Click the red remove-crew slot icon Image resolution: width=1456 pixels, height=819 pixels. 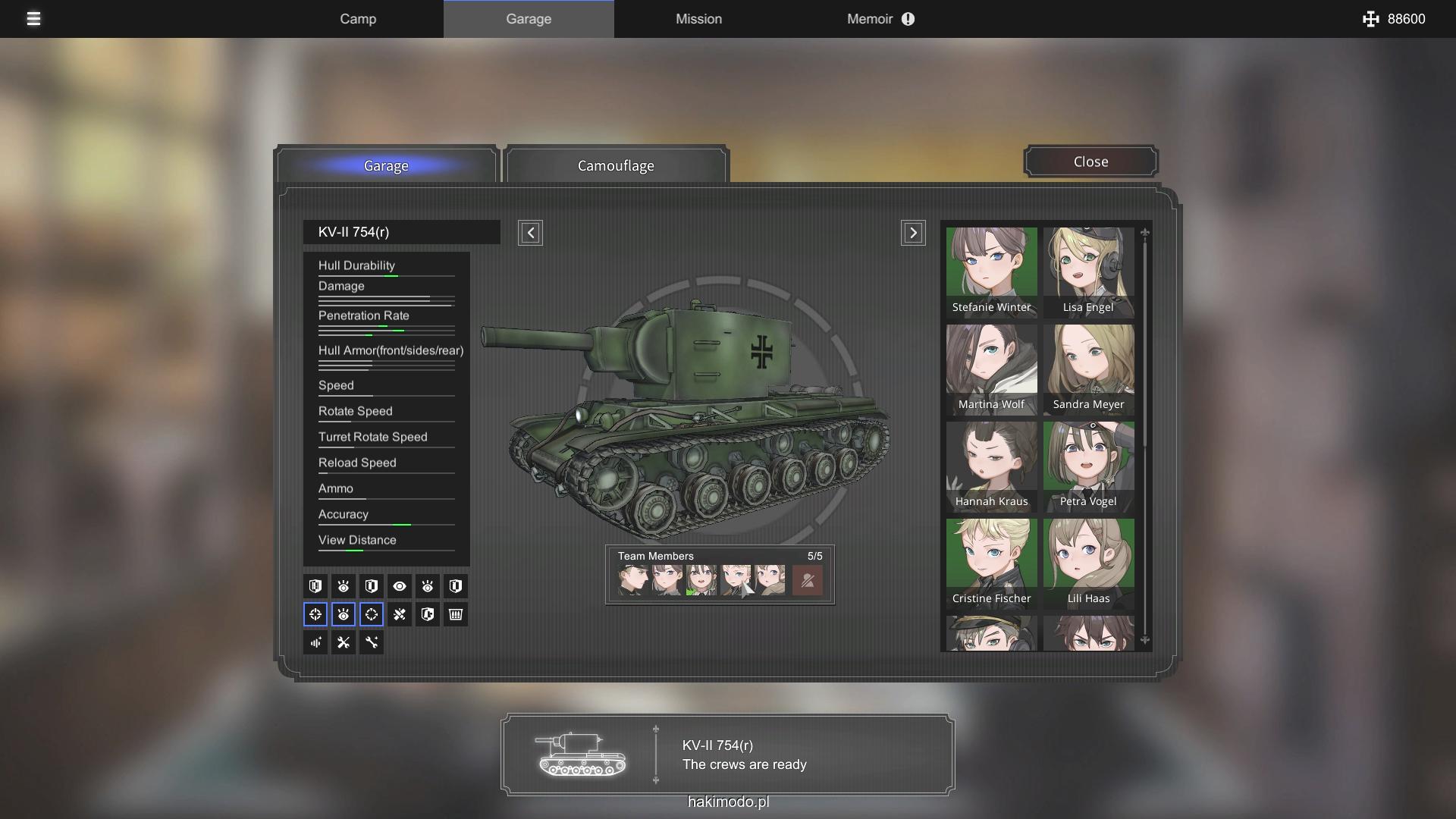(807, 581)
